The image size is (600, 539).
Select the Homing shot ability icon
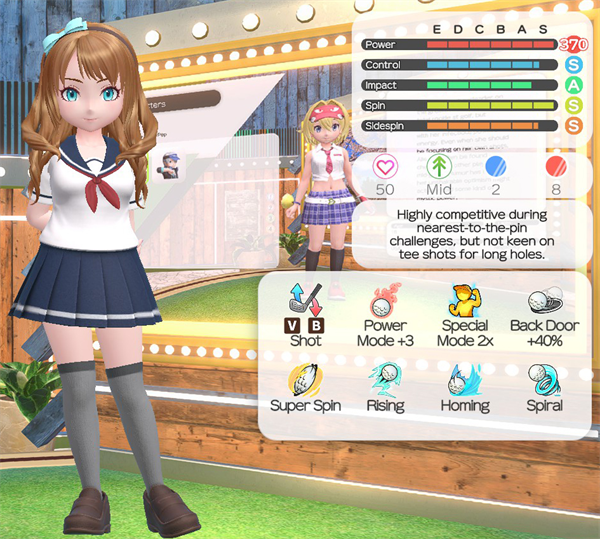(464, 380)
